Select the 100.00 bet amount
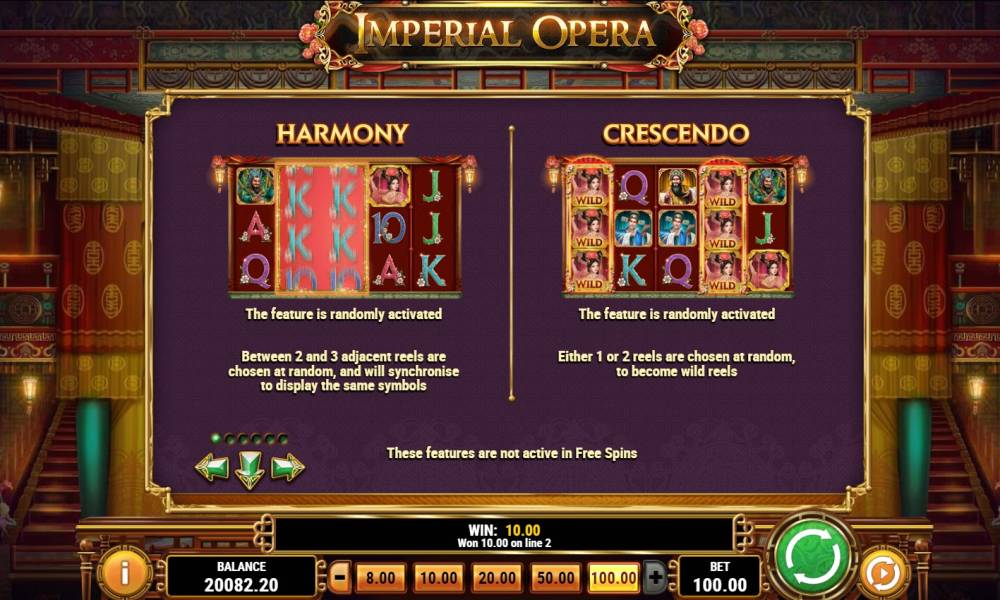This screenshot has width=1000, height=600. tap(613, 577)
